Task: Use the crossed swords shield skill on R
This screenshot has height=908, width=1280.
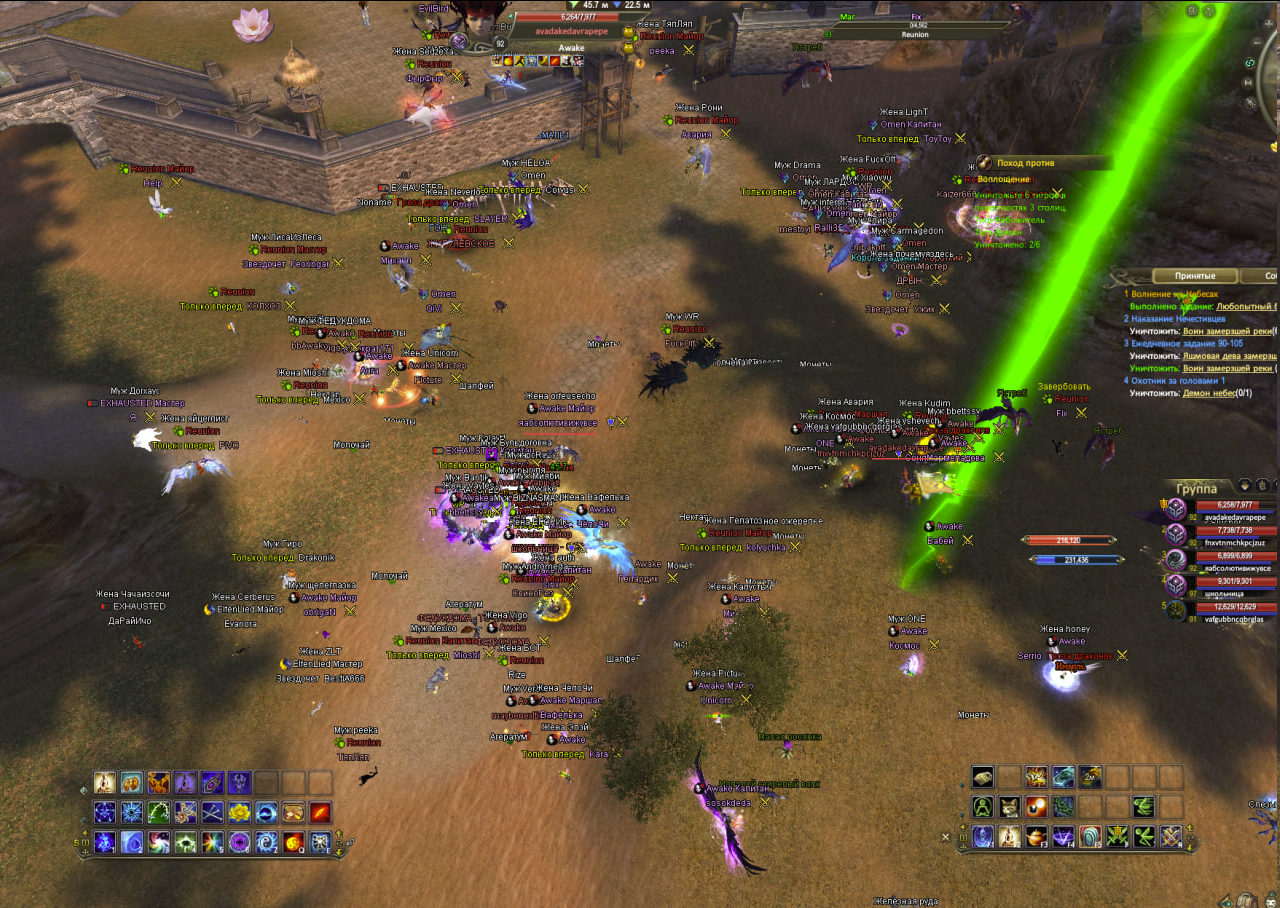Action: coord(1171,837)
